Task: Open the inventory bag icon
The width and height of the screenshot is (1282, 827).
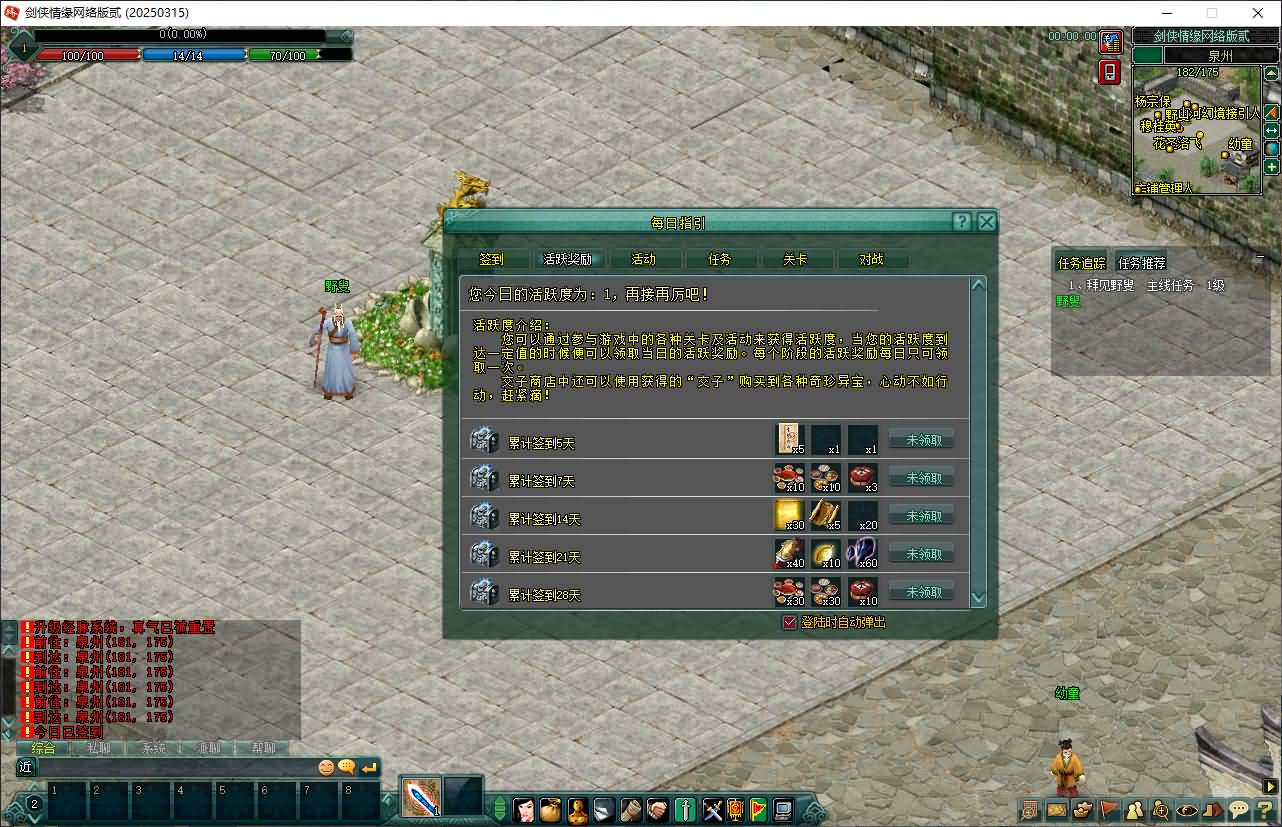Action: coord(550,811)
